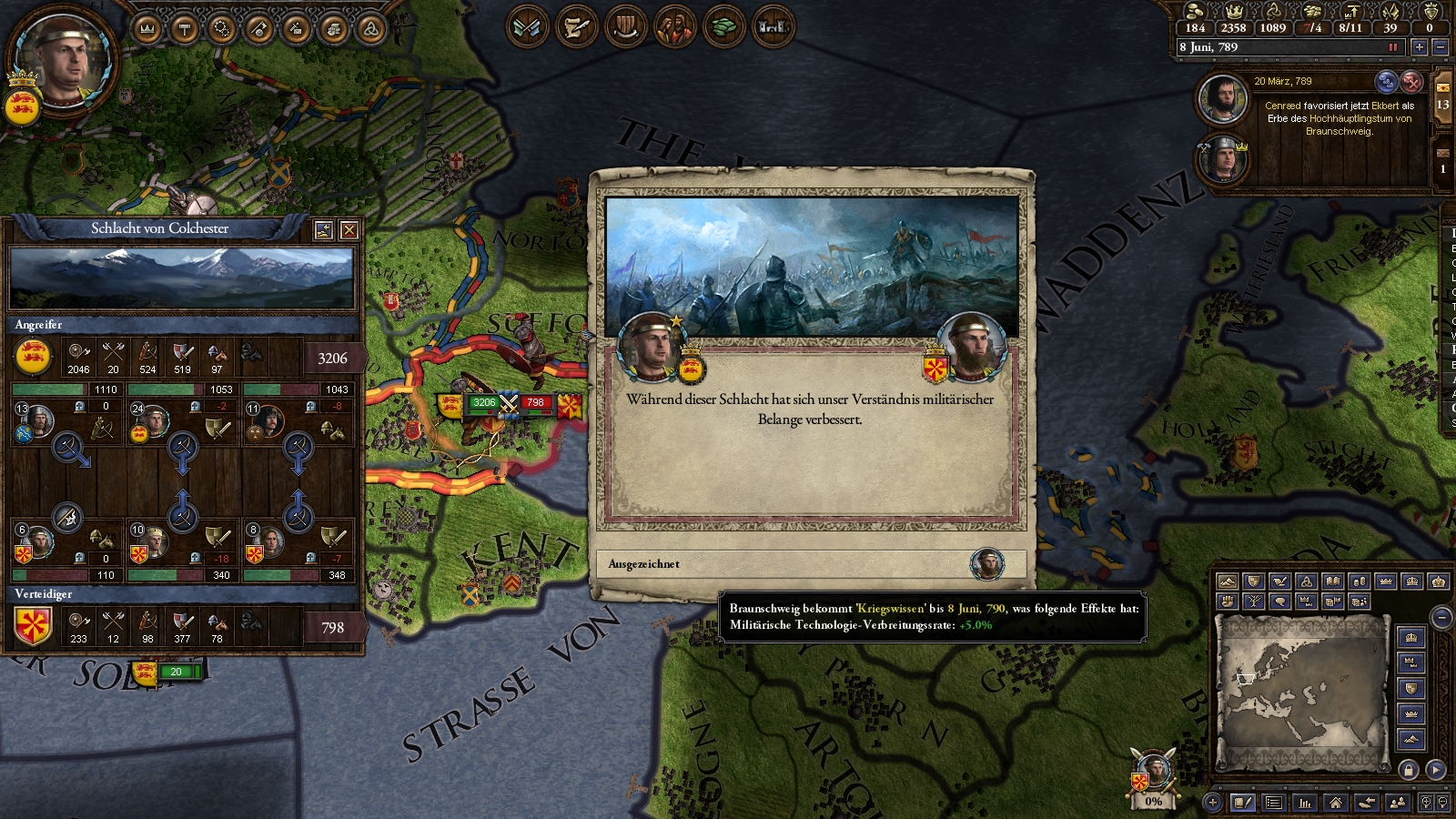The width and height of the screenshot is (1456, 819).
Task: Dismiss the Cenræd message with red envelope button
Action: [x=1410, y=82]
